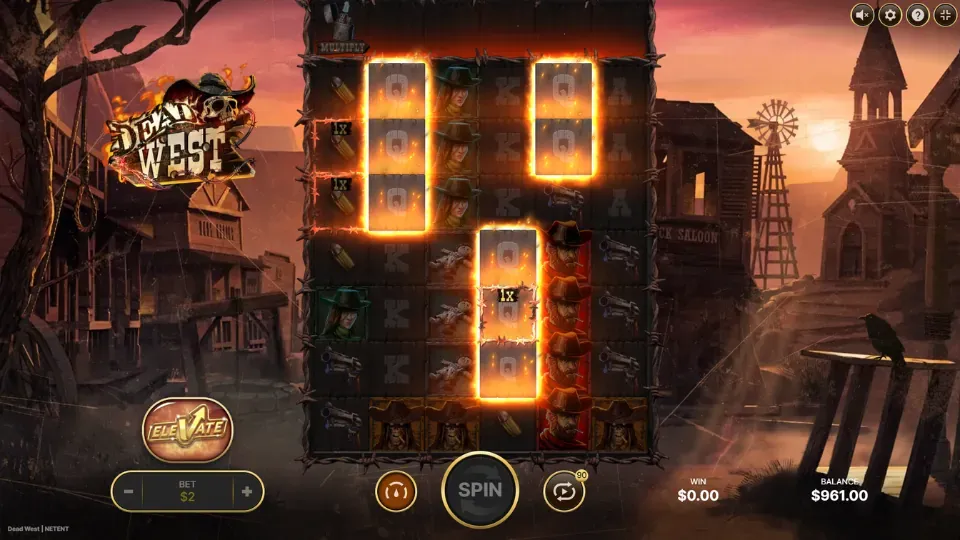This screenshot has height=540, width=960.
Task: Exit fullscreen with the shrink arrows icon
Action: point(944,15)
